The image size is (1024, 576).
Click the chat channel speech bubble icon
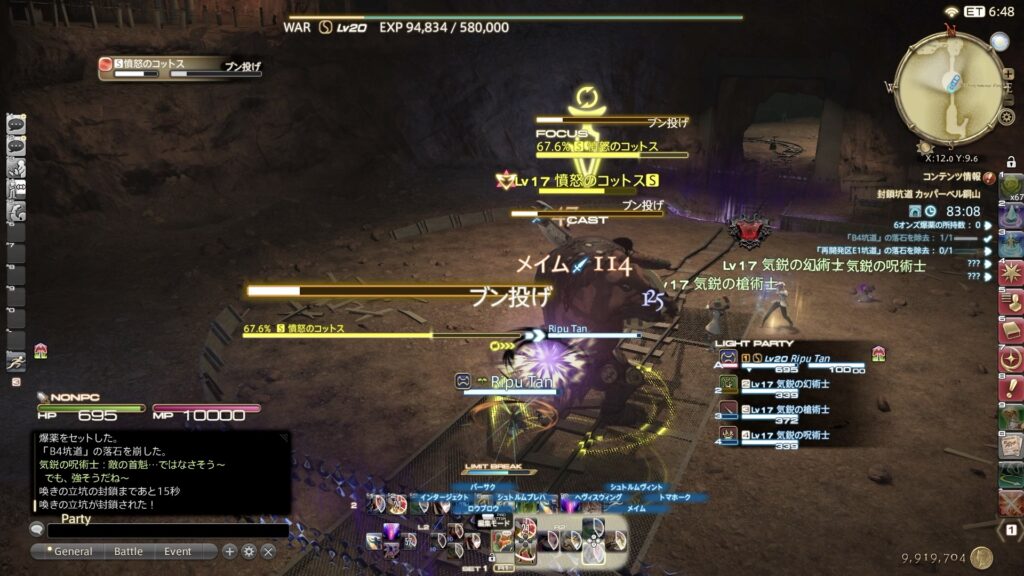pyautogui.click(x=38, y=530)
